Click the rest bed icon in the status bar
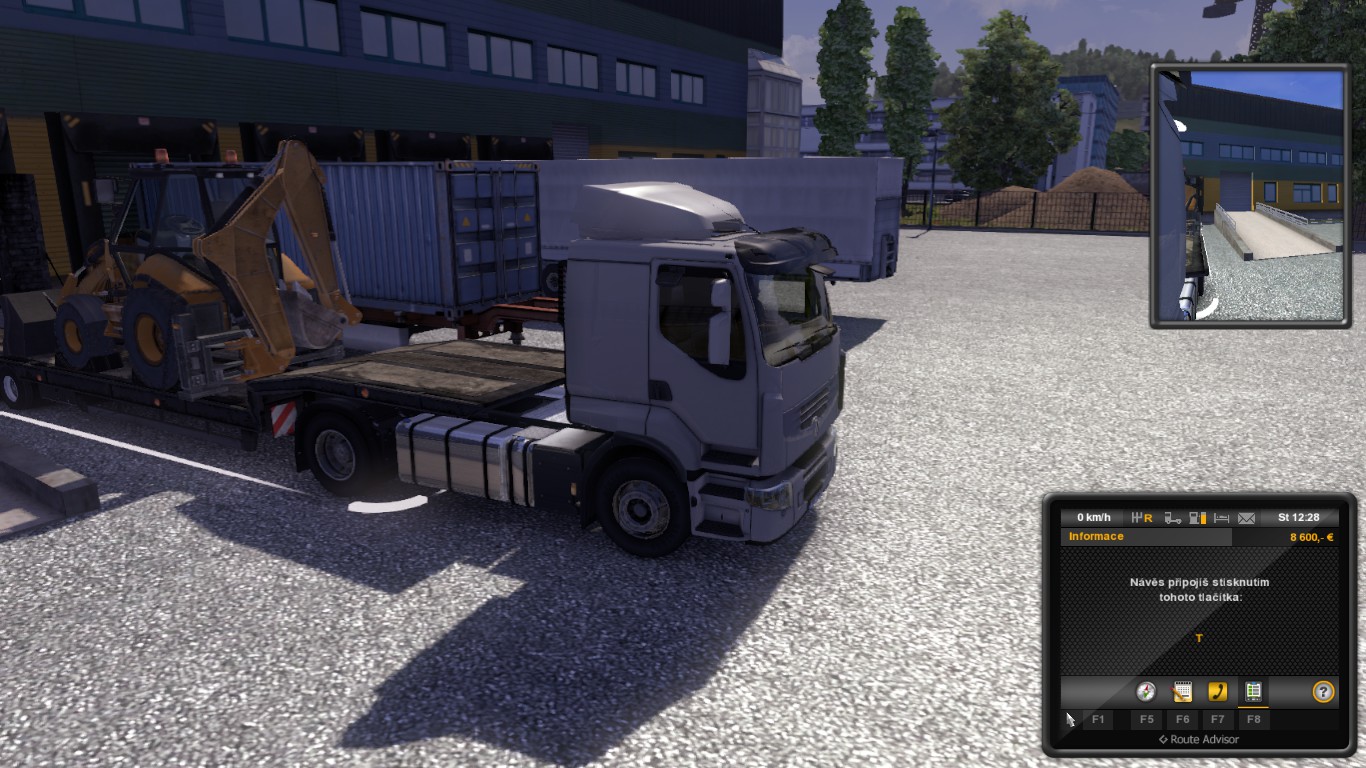This screenshot has width=1366, height=768. click(x=1222, y=518)
